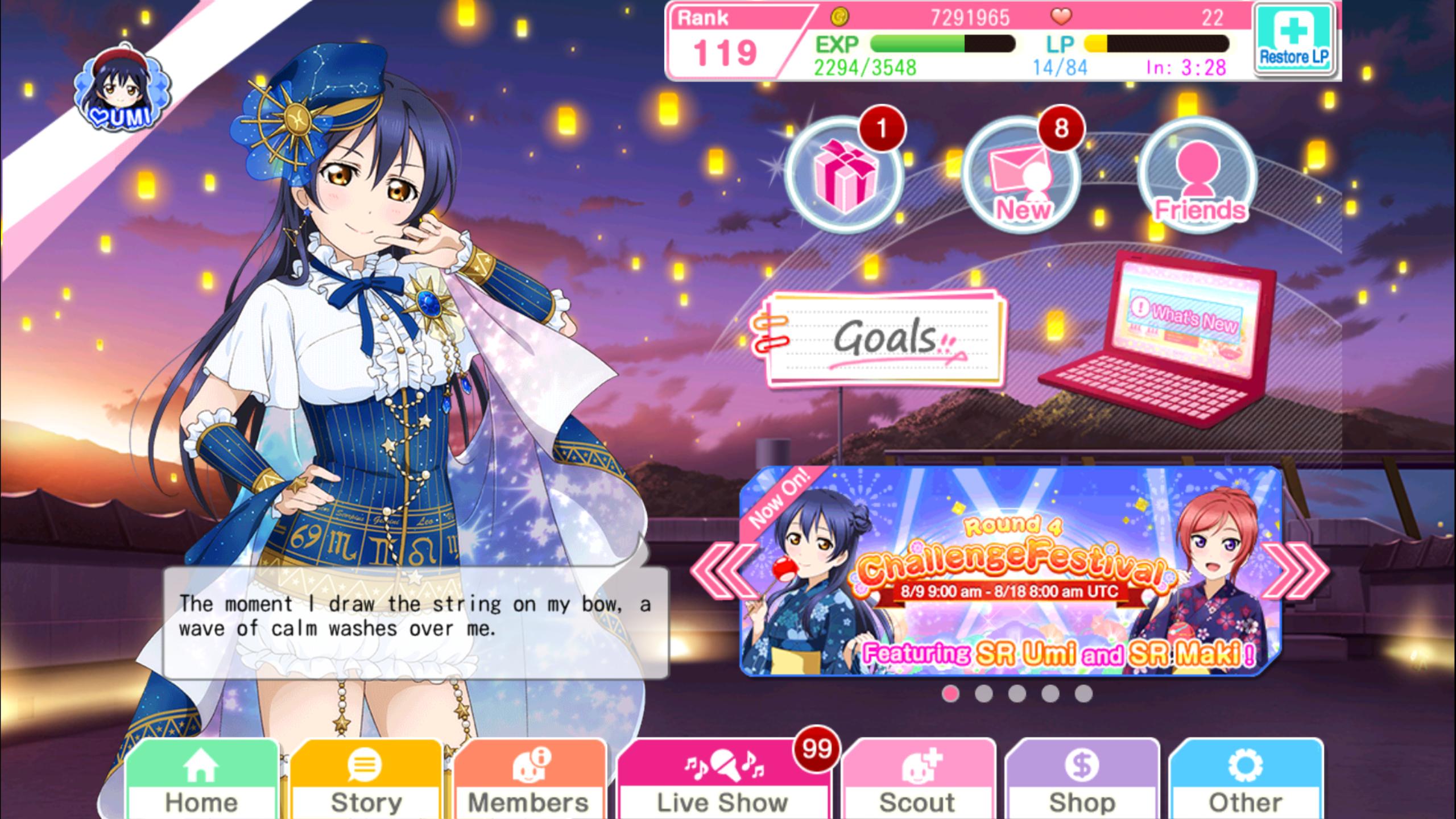Image resolution: width=1456 pixels, height=819 pixels.
Task: Open the present box icon
Action: click(845, 174)
